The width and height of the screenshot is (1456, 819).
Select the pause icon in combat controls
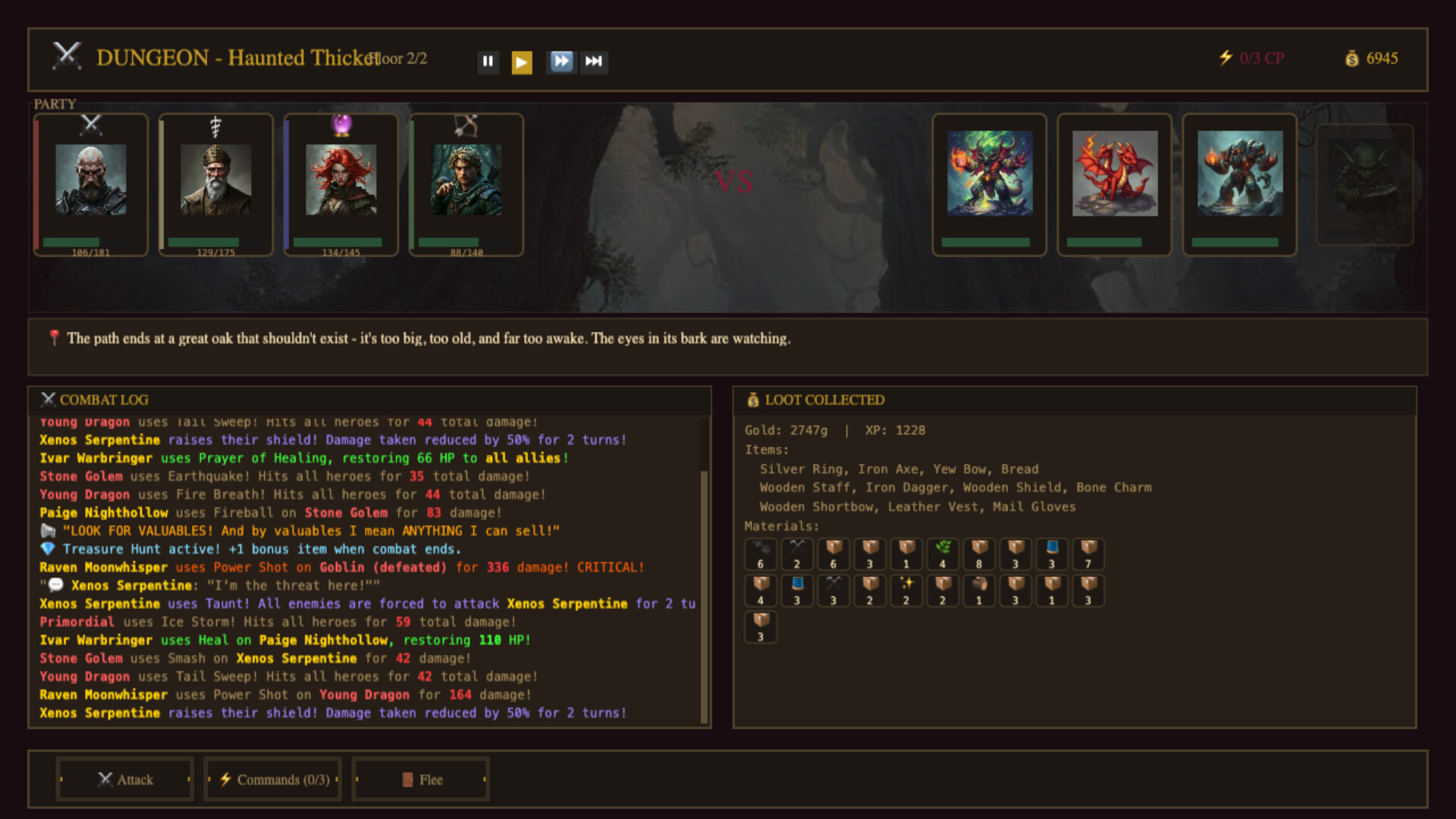point(488,61)
